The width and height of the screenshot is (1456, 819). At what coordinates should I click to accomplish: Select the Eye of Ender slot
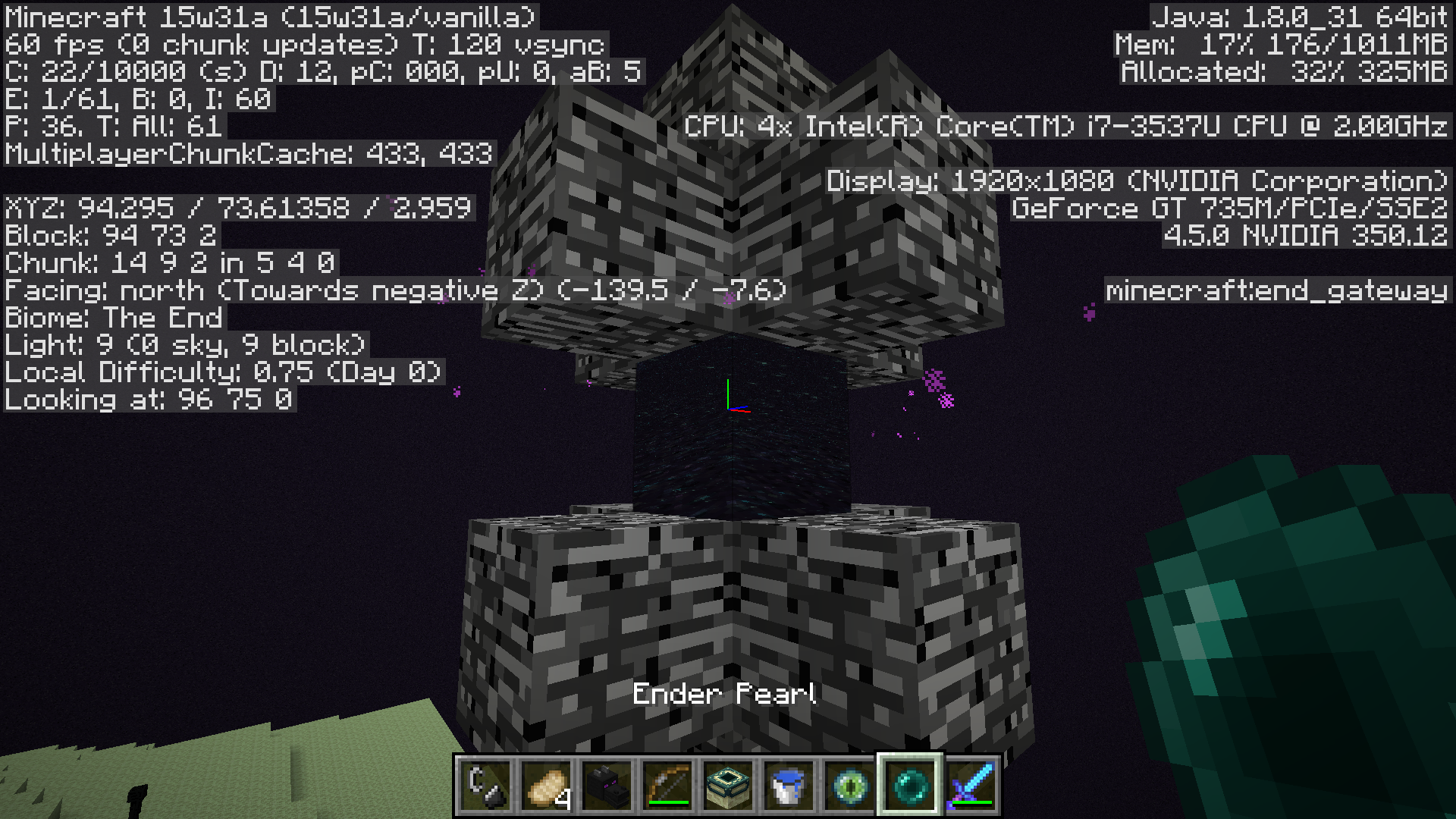849,785
